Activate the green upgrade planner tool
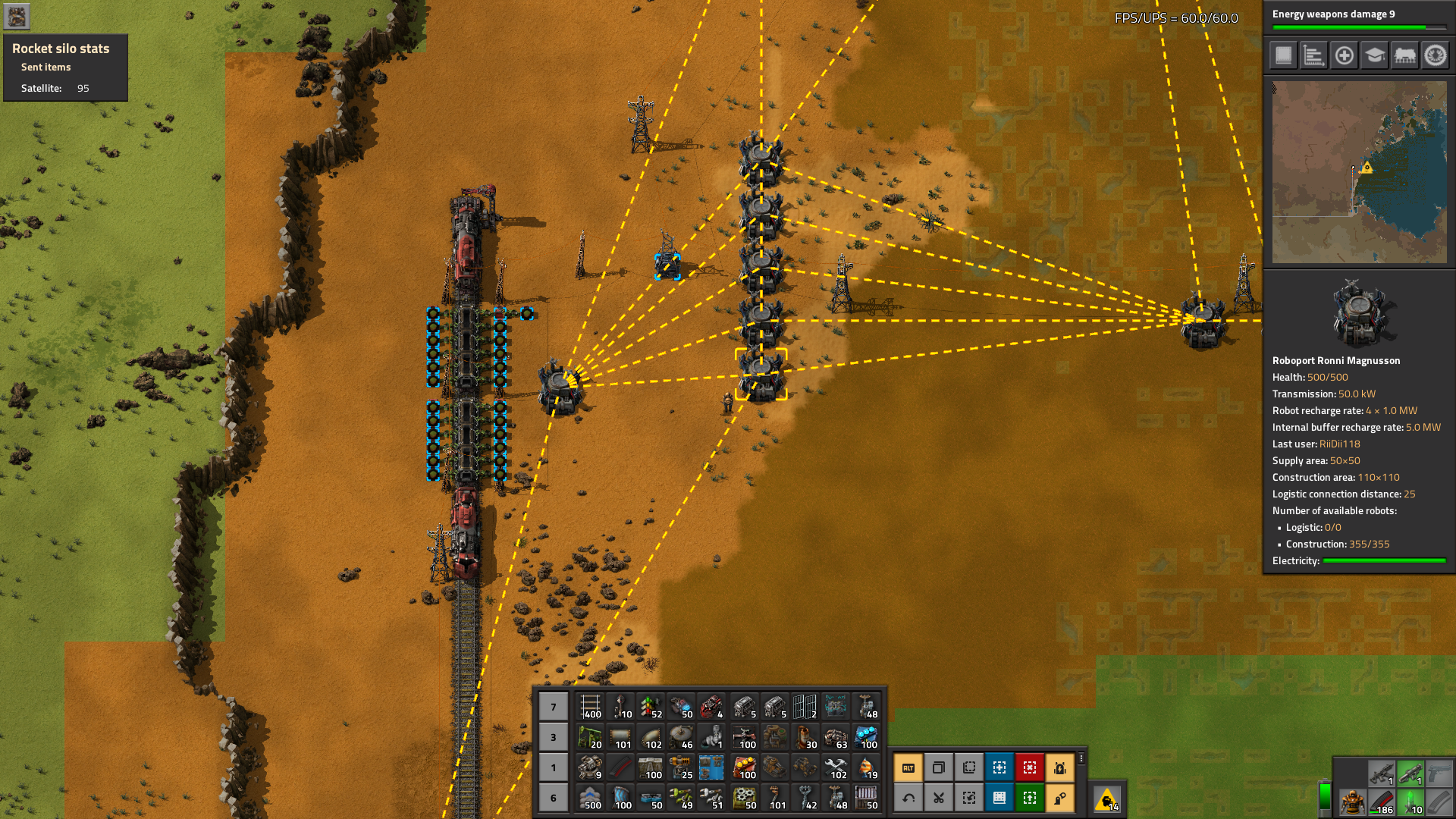Screen dimensions: 1456x819 1030,798
